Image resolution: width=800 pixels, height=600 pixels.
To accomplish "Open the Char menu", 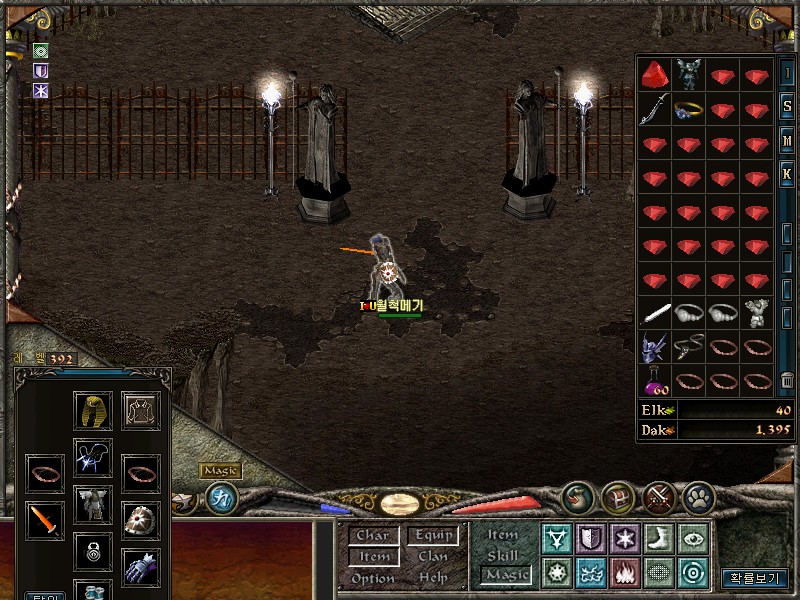I will [372, 536].
